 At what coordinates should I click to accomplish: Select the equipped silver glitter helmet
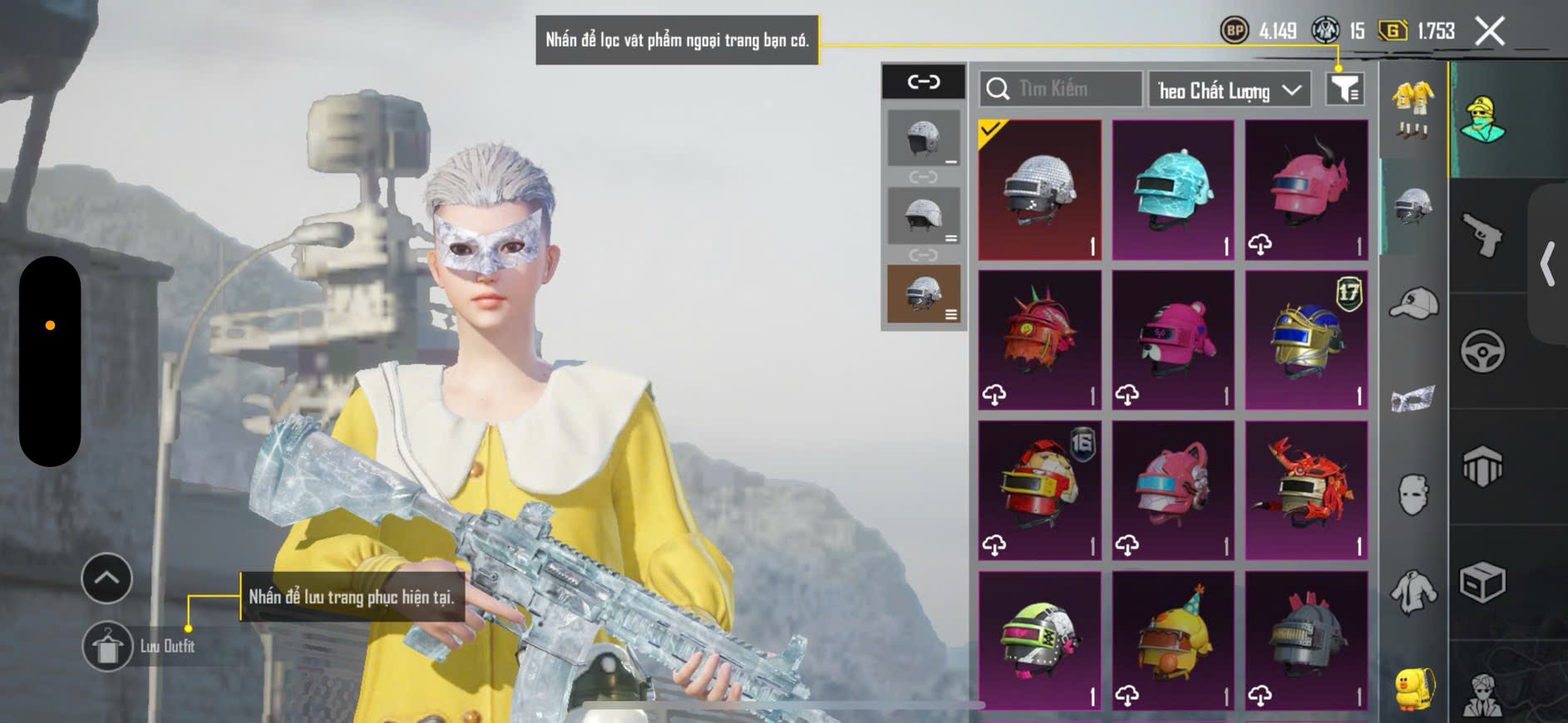pos(1039,190)
